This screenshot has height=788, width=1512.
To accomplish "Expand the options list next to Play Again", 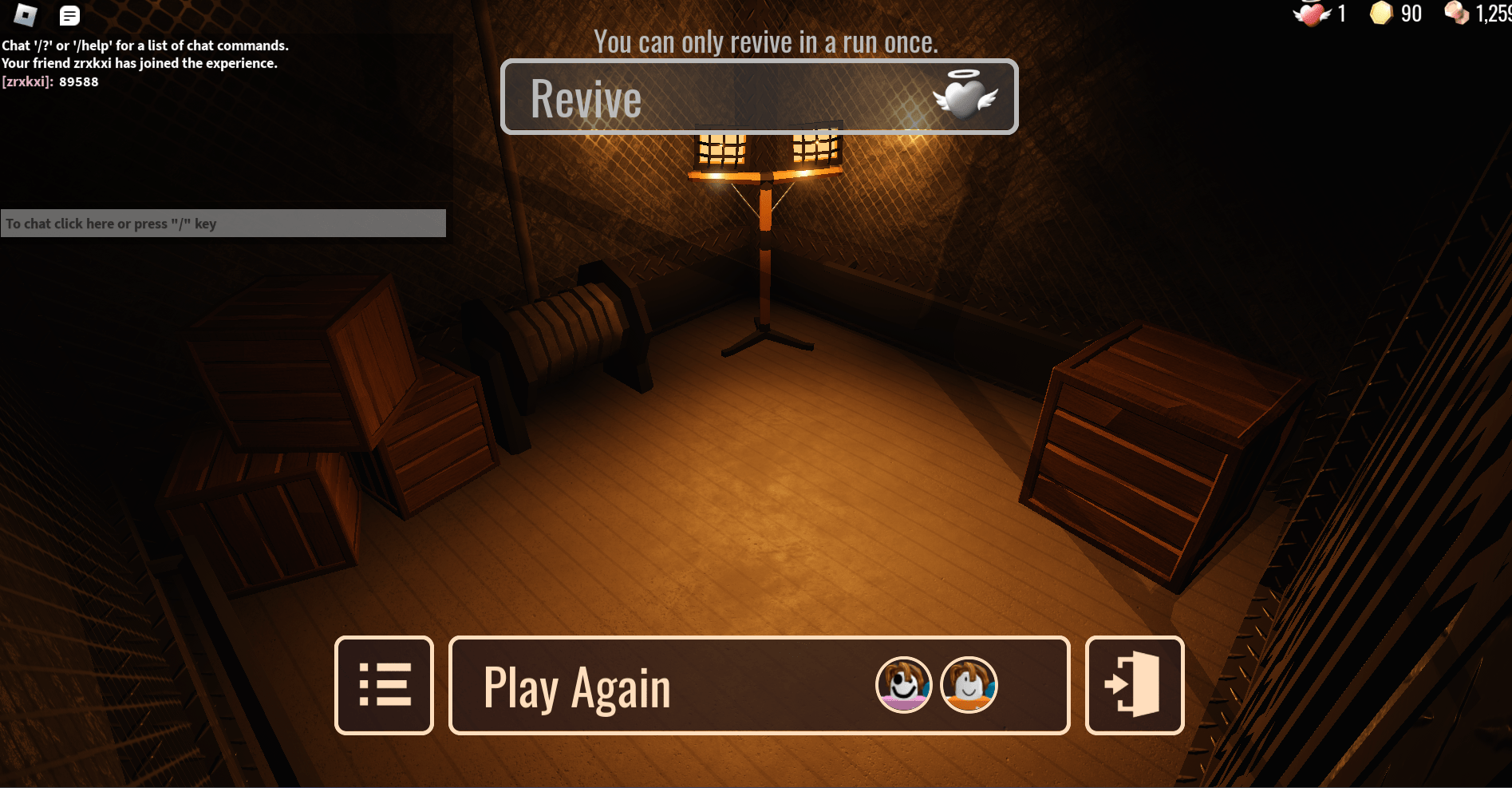I will (x=384, y=685).
